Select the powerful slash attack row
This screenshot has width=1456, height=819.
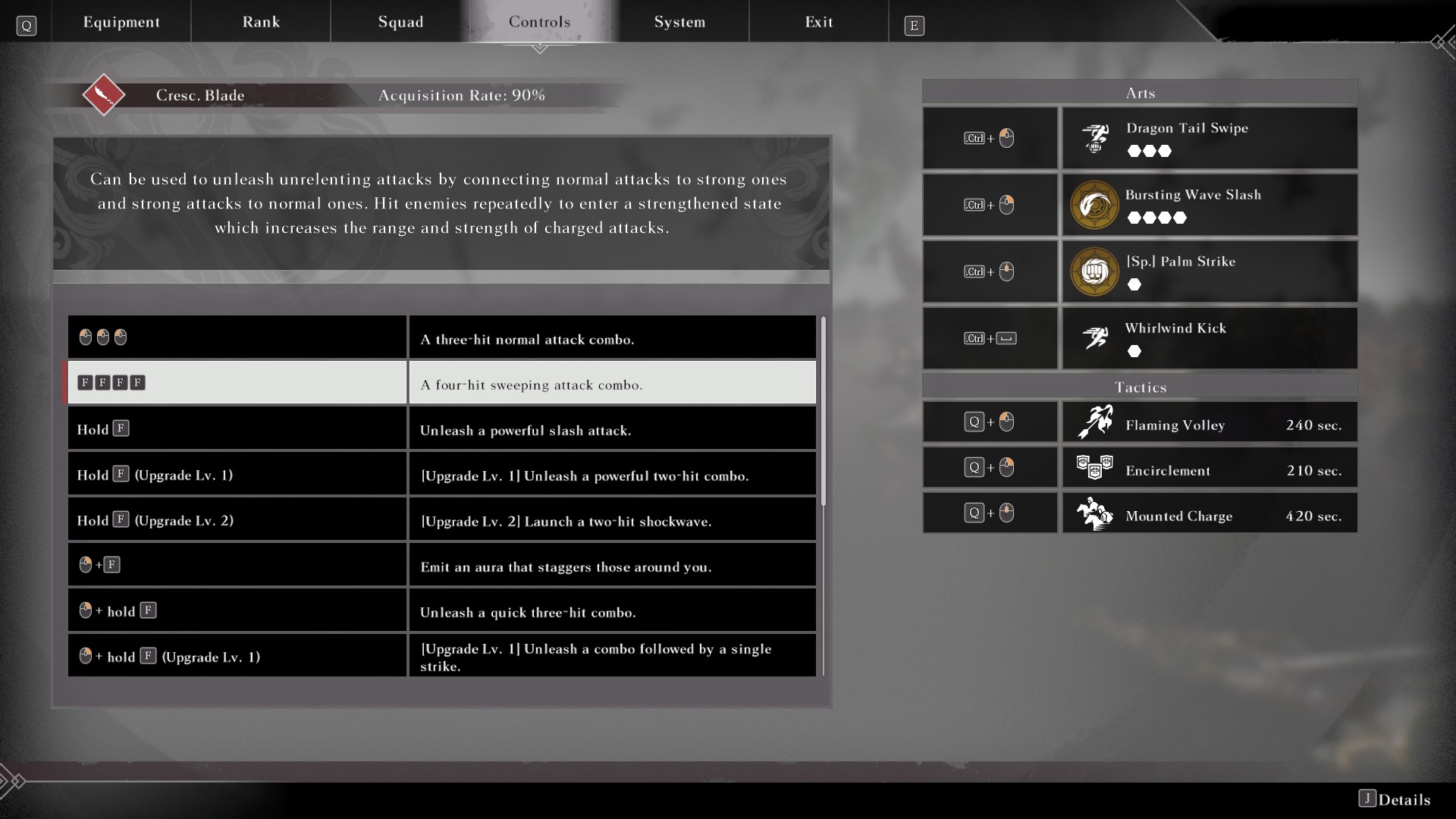[x=441, y=429]
